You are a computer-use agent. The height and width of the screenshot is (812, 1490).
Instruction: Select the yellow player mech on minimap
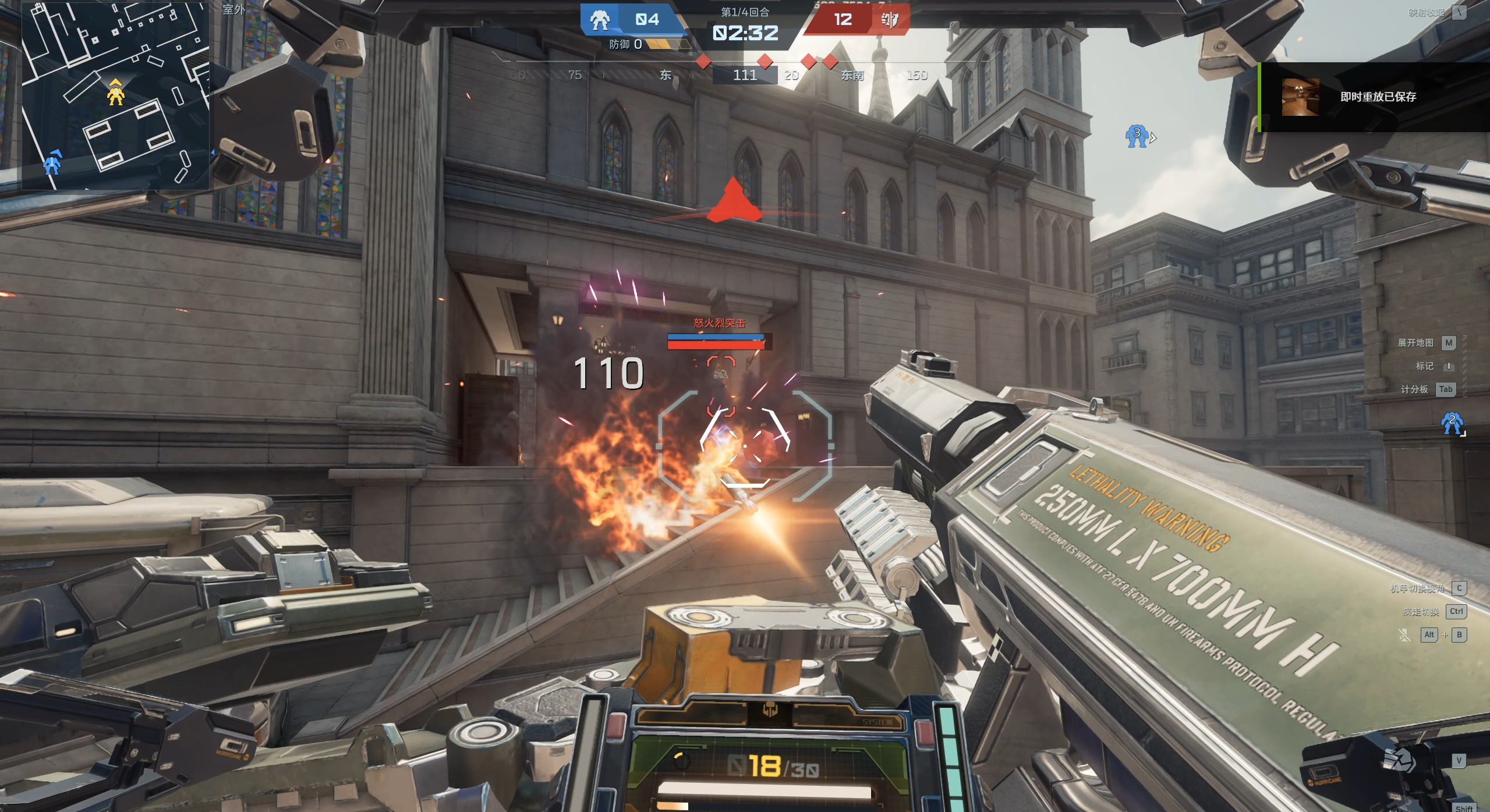pos(115,93)
